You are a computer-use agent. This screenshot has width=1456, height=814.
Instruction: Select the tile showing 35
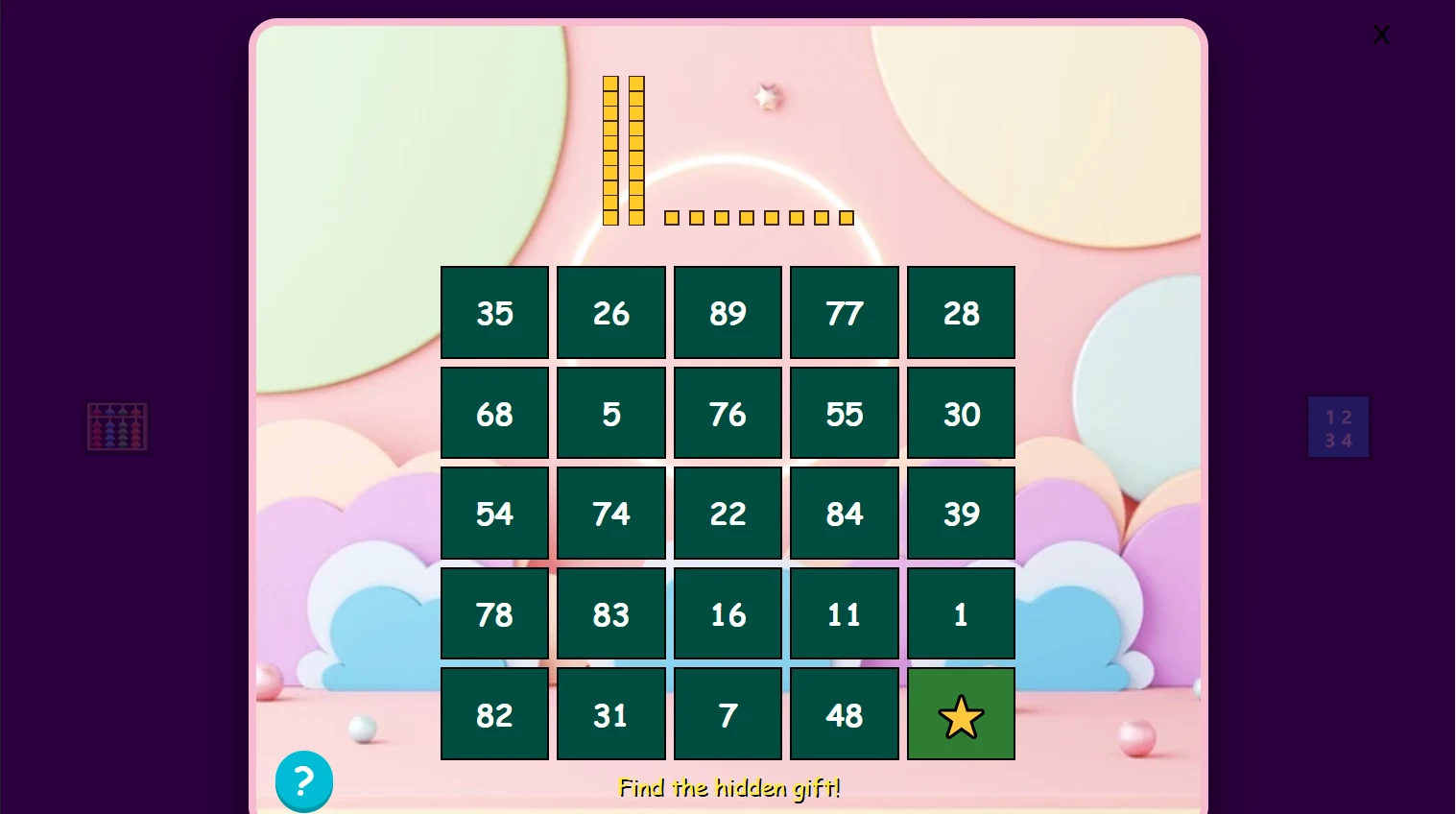pyautogui.click(x=494, y=313)
